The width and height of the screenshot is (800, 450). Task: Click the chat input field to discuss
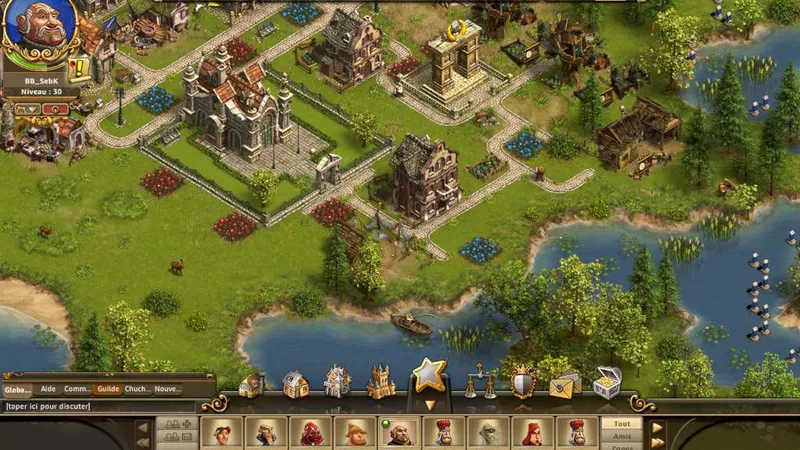point(100,406)
